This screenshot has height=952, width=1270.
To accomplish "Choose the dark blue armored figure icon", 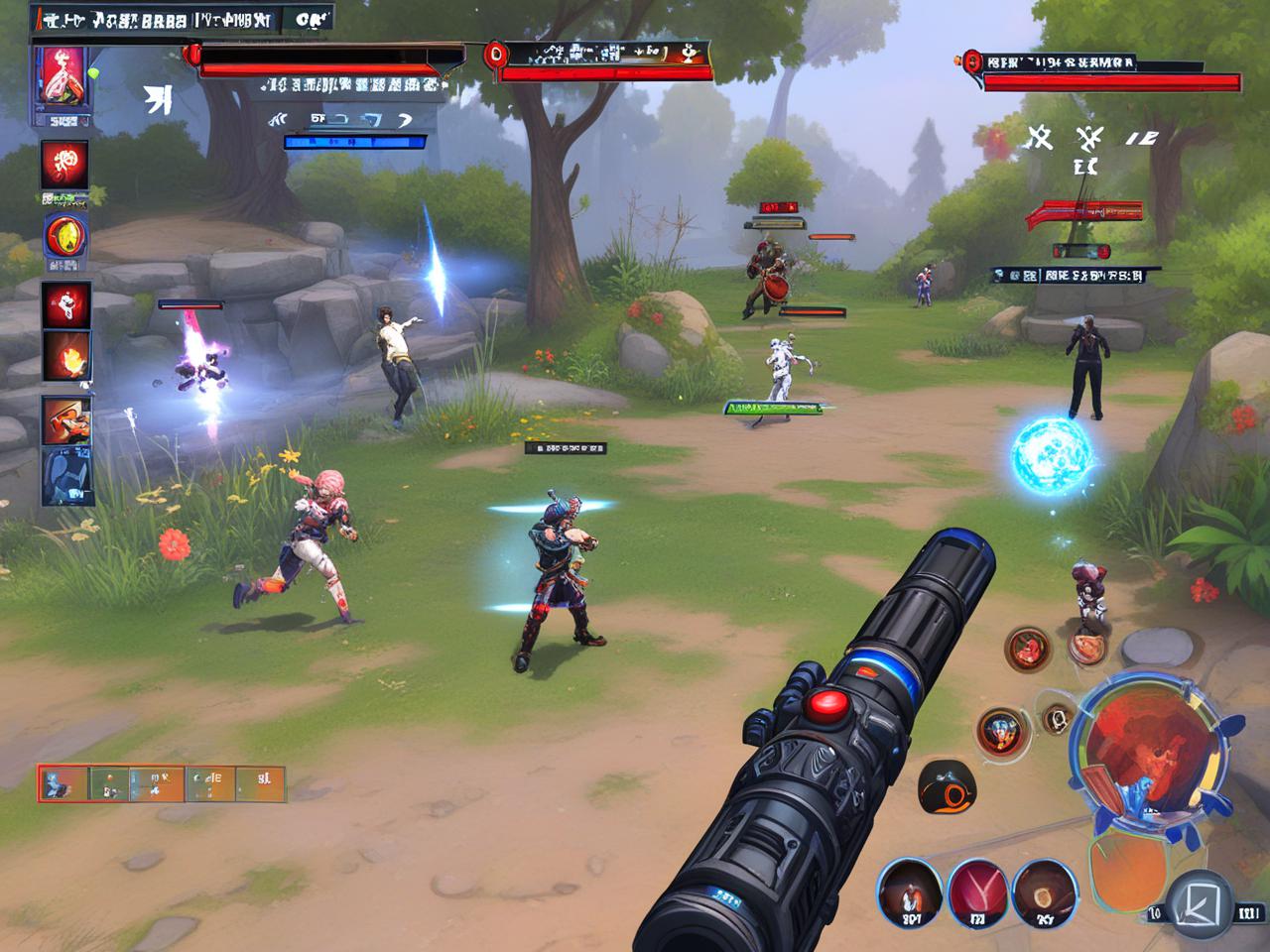I will pyautogui.click(x=66, y=477).
